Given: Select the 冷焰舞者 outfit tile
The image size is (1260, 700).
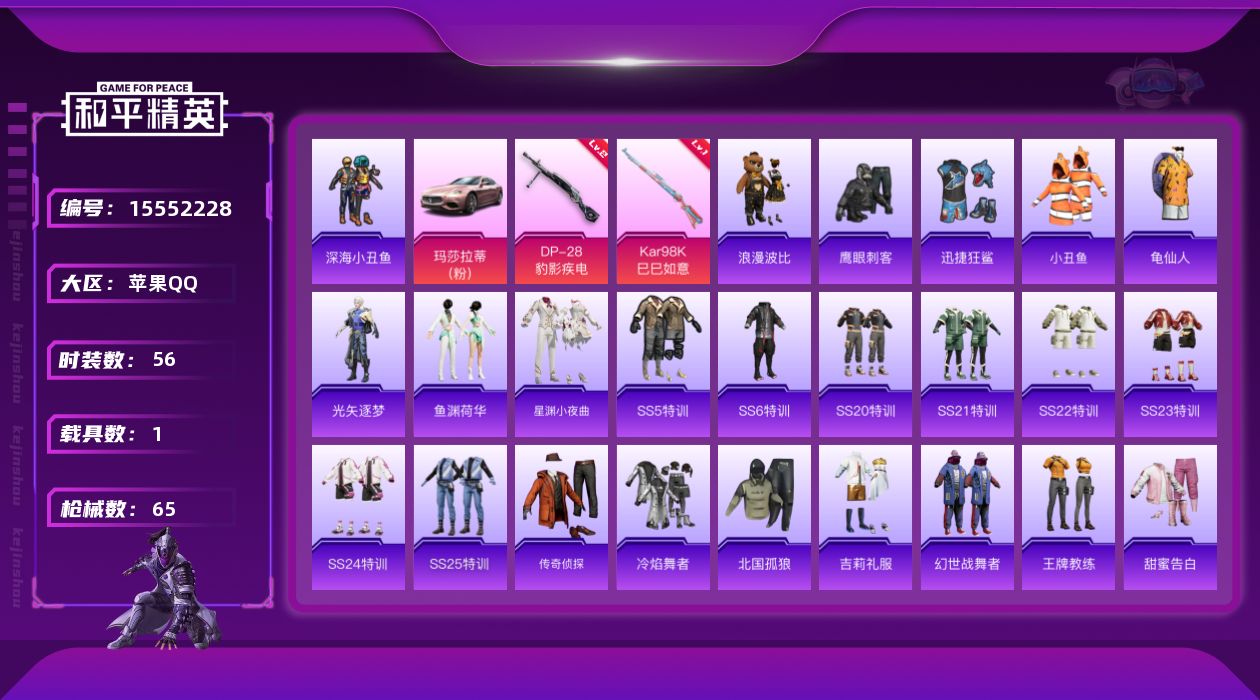Looking at the screenshot, I should [x=663, y=517].
